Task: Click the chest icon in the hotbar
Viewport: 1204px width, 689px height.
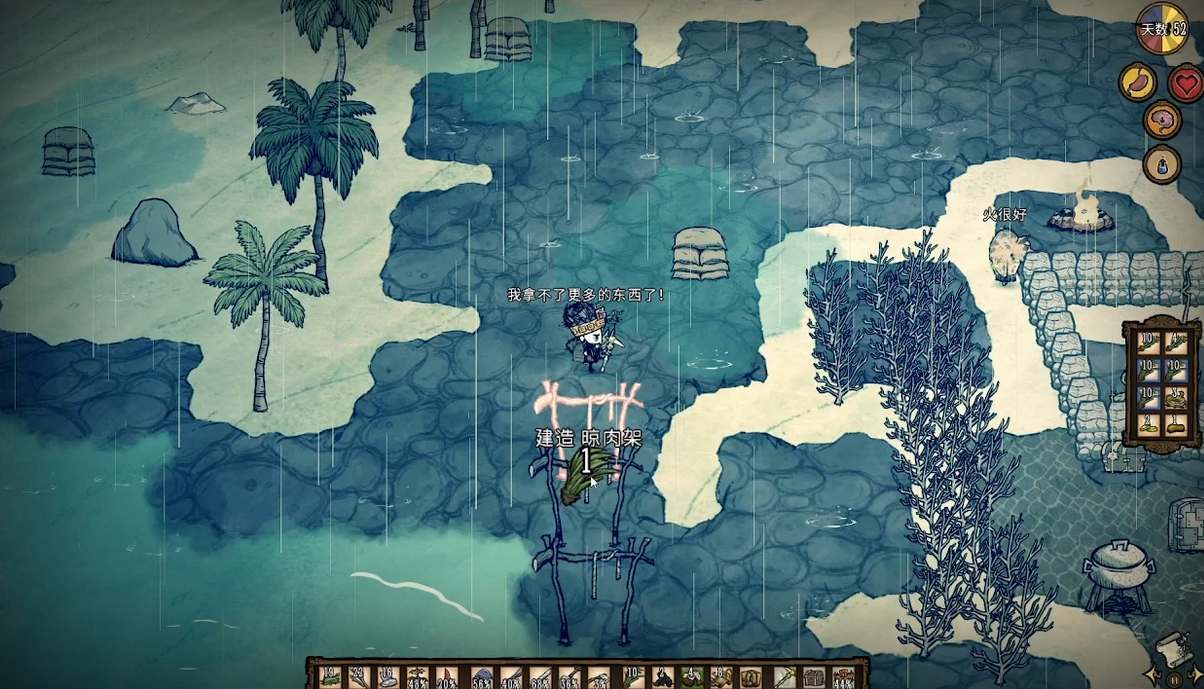Action: (814, 677)
